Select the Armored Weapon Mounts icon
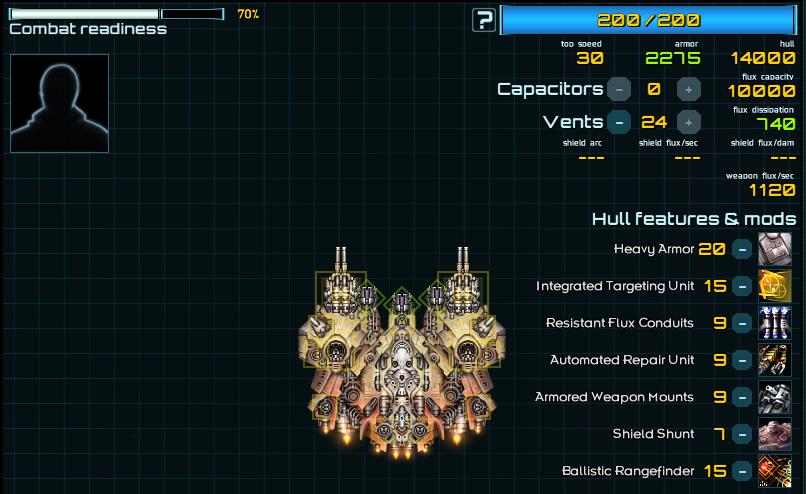This screenshot has height=494, width=806. tap(775, 397)
